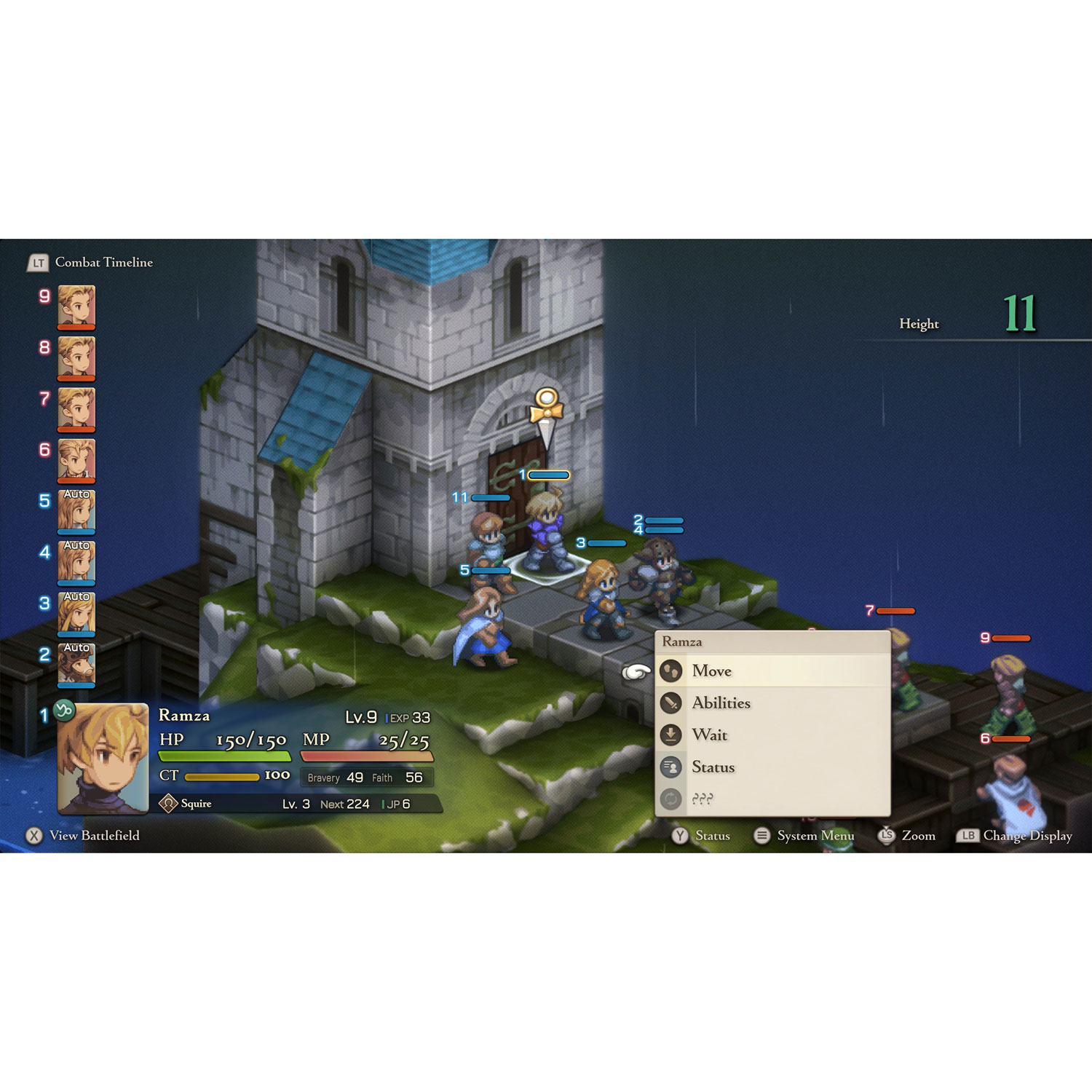Select the Move footprints icon

point(671,670)
